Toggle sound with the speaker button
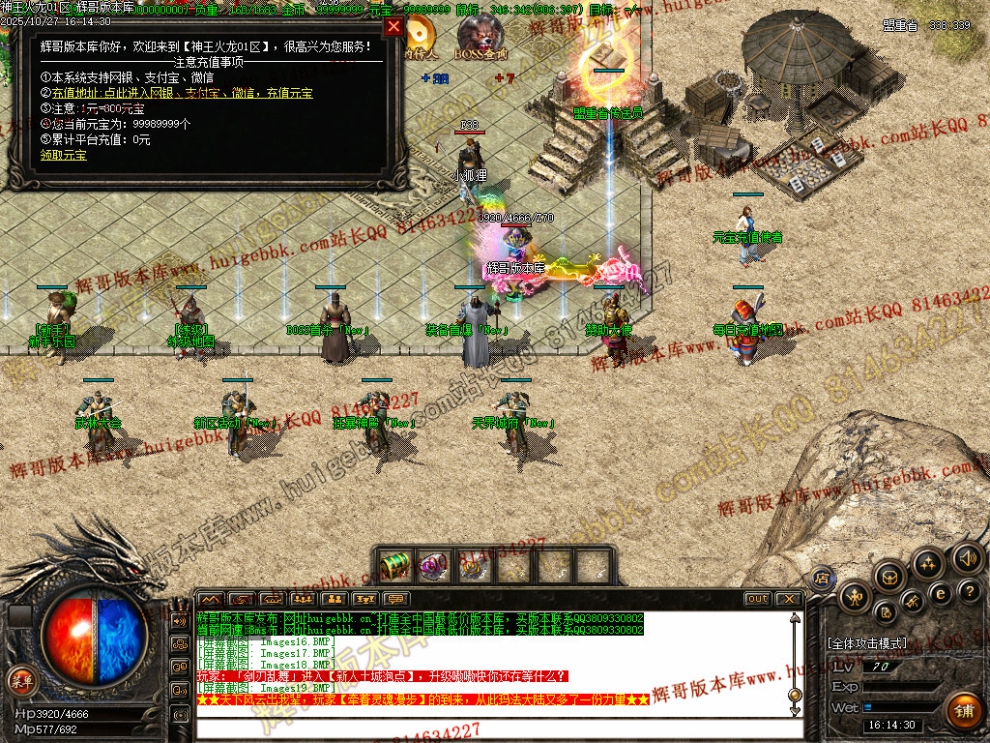The image size is (990, 743). [966, 558]
